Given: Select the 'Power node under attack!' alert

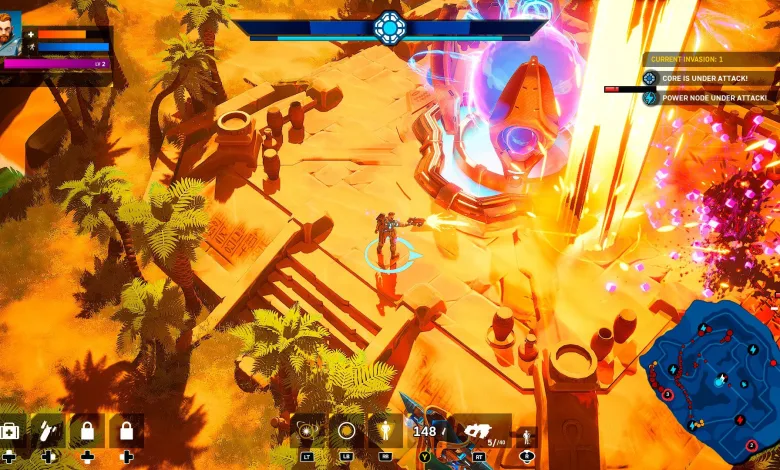Looking at the screenshot, I should (708, 98).
